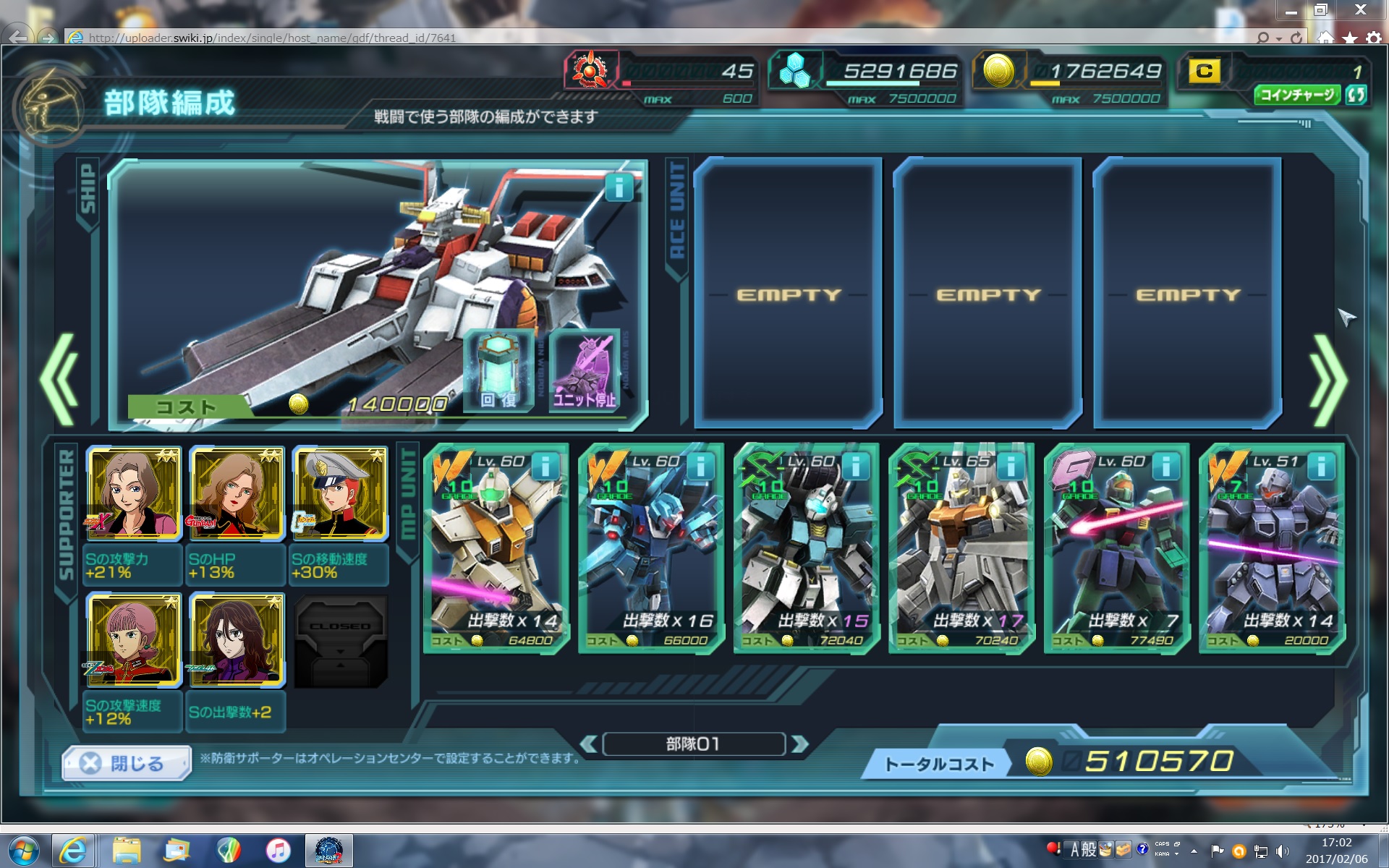Go to the next ship with right green arrow
This screenshot has height=868, width=1389.
(1328, 379)
